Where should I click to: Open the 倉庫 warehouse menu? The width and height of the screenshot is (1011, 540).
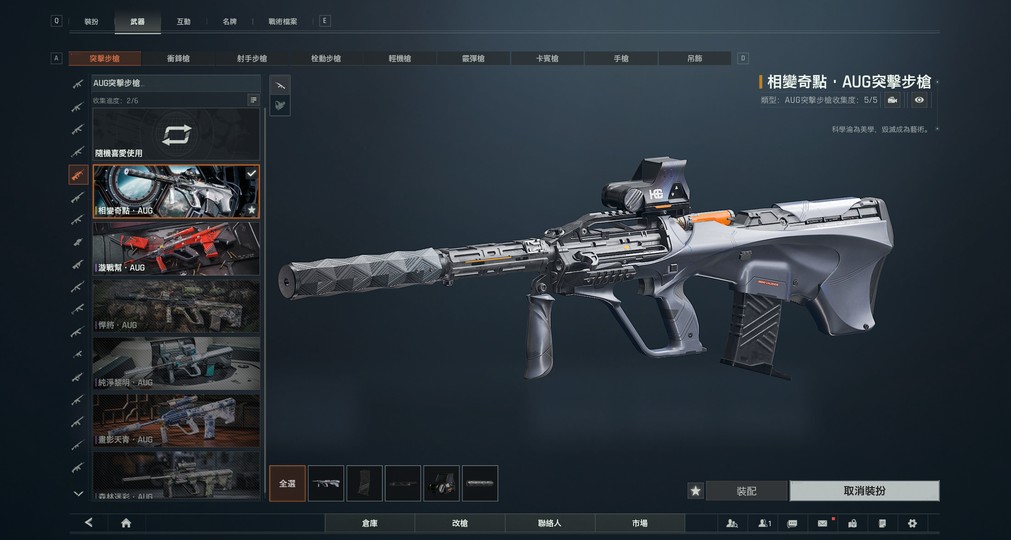point(370,523)
